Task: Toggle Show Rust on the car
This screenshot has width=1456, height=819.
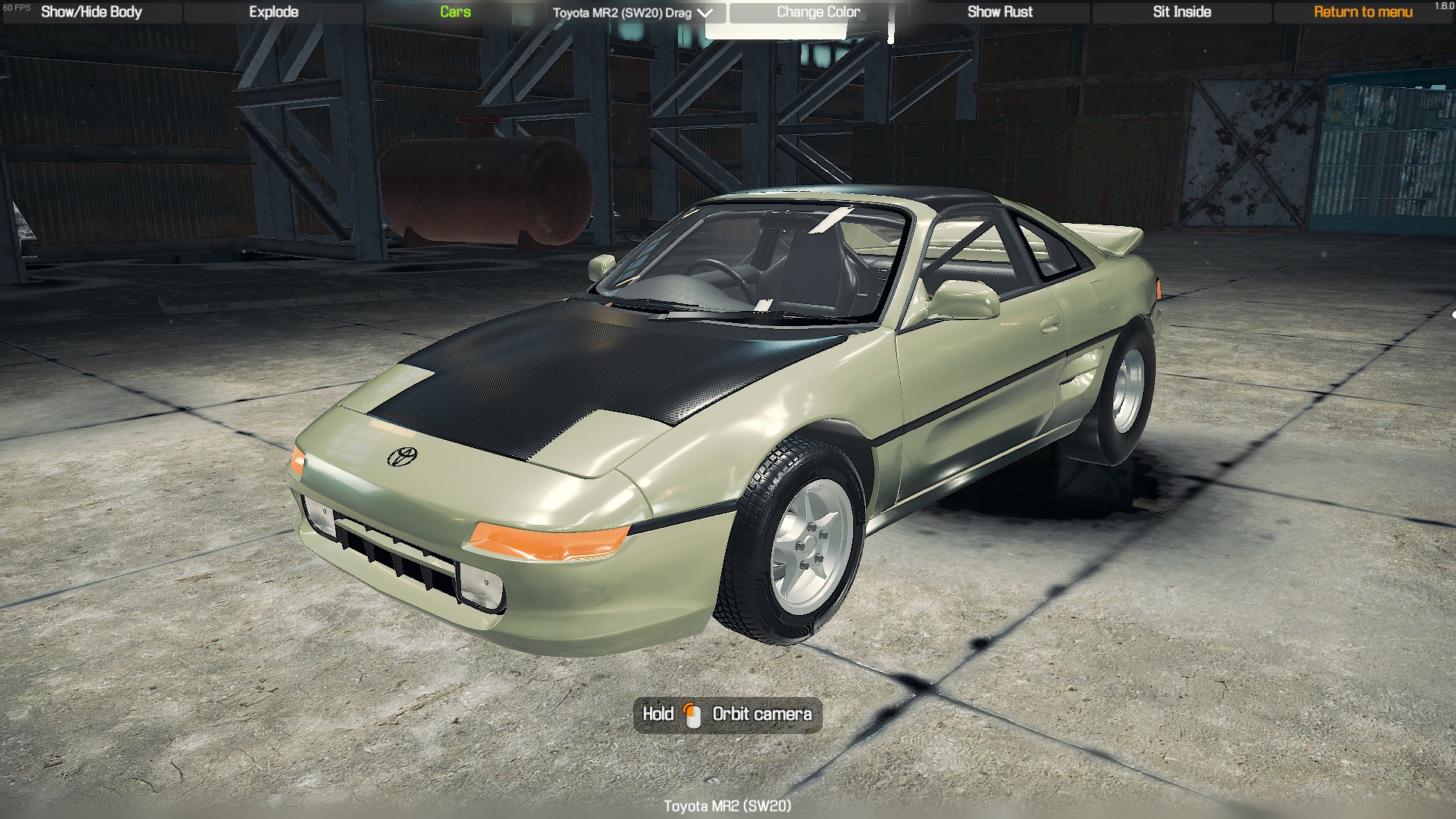Action: pos(999,12)
